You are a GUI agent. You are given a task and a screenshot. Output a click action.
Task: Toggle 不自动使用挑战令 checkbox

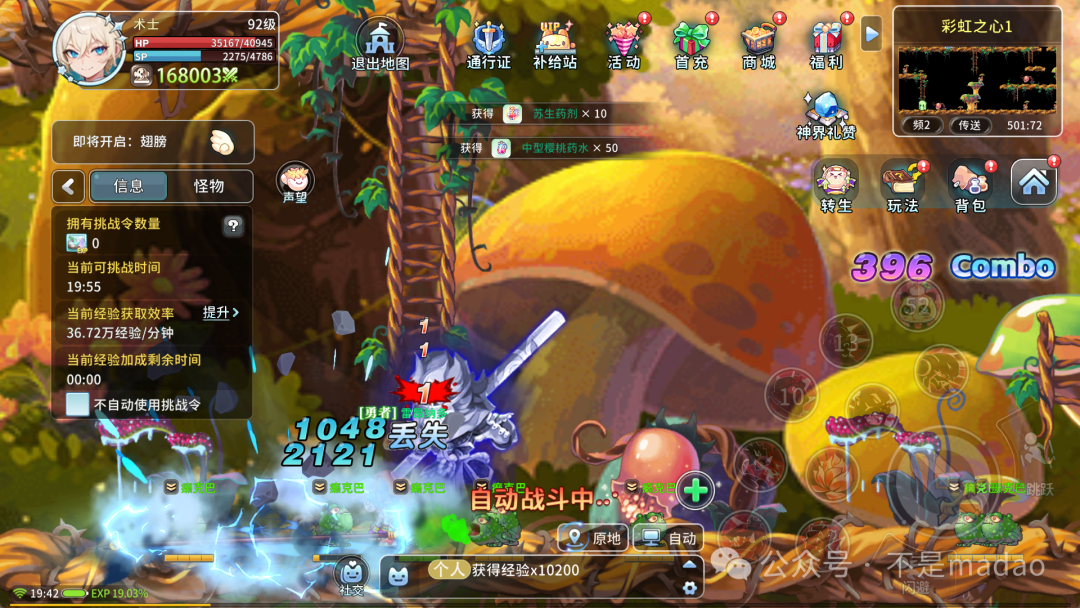78,405
